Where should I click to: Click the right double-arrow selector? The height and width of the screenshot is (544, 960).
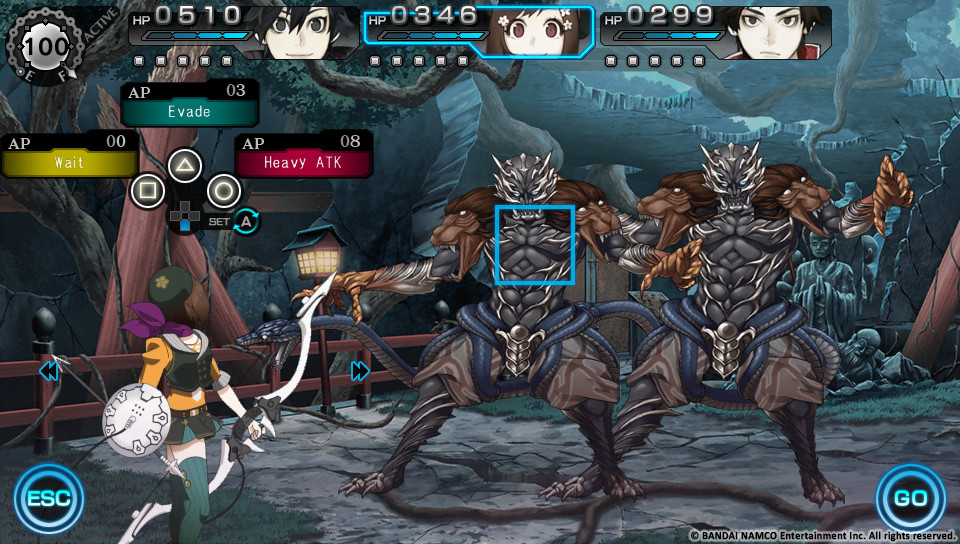(360, 372)
